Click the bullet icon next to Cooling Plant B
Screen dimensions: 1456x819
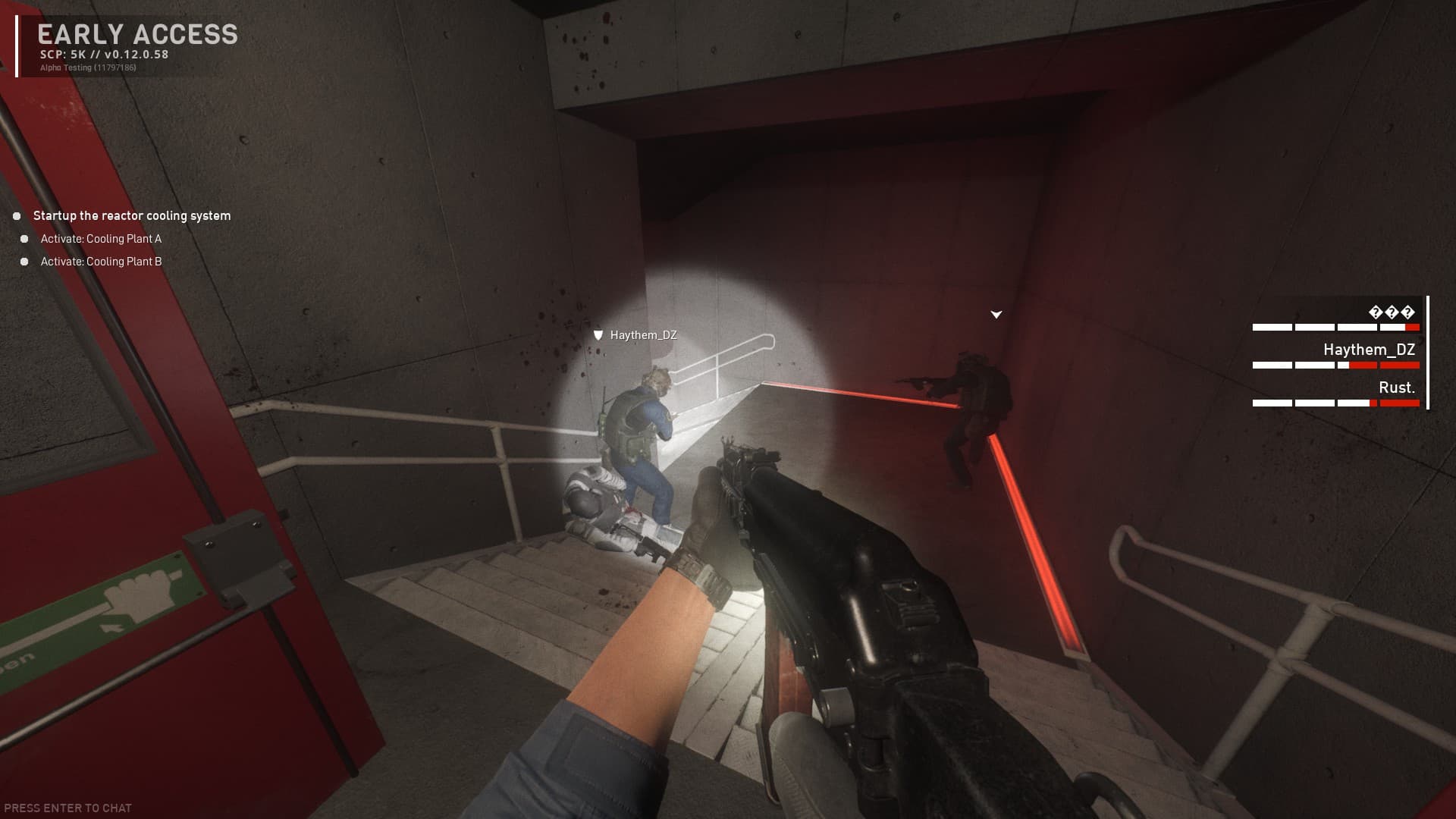tap(26, 261)
